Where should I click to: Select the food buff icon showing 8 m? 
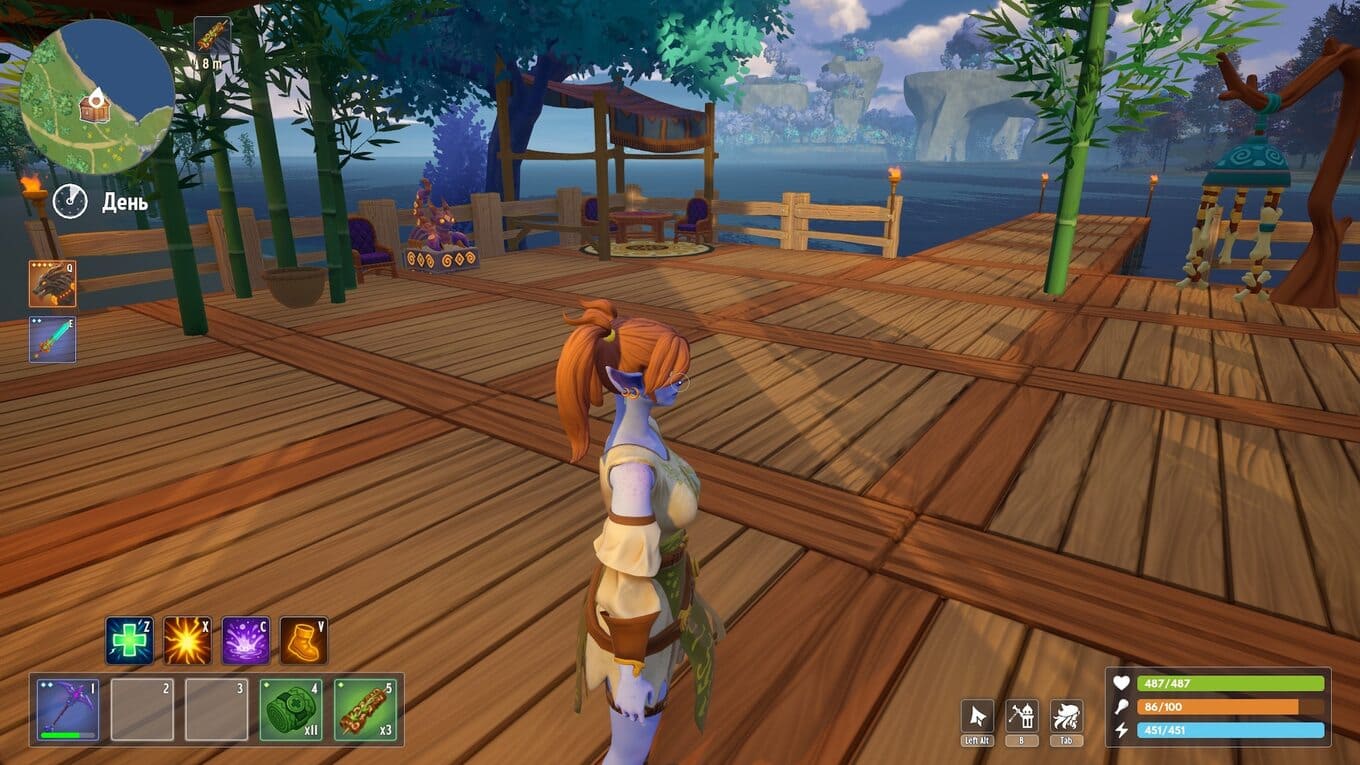[211, 36]
